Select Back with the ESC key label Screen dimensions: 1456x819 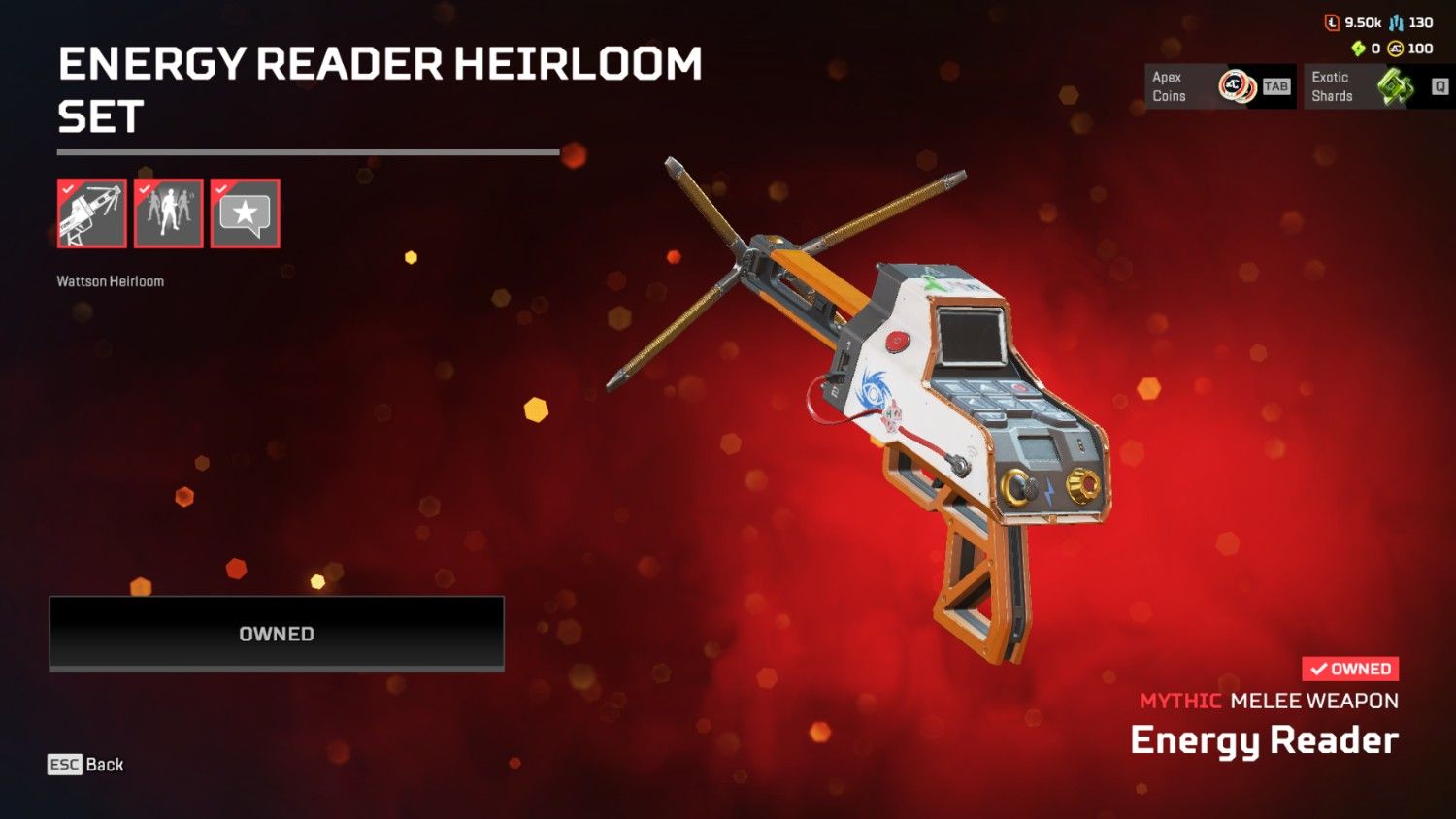(x=85, y=765)
